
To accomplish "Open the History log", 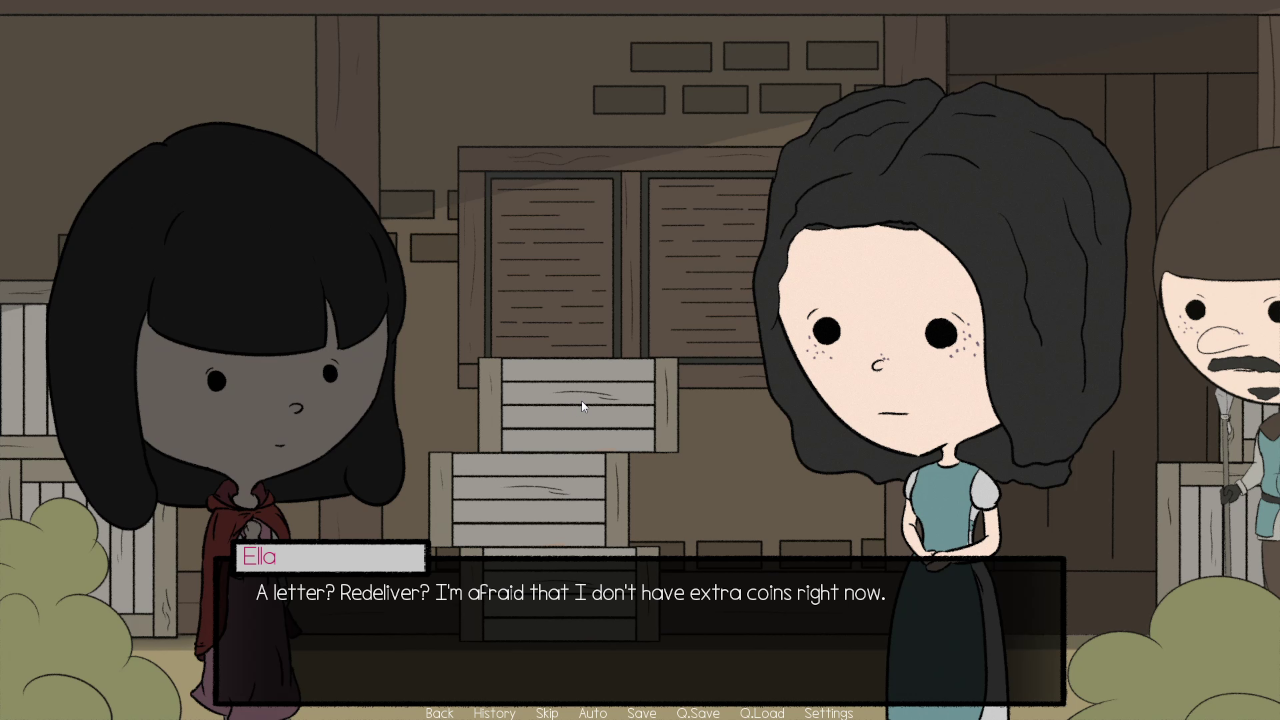I will coord(494,713).
